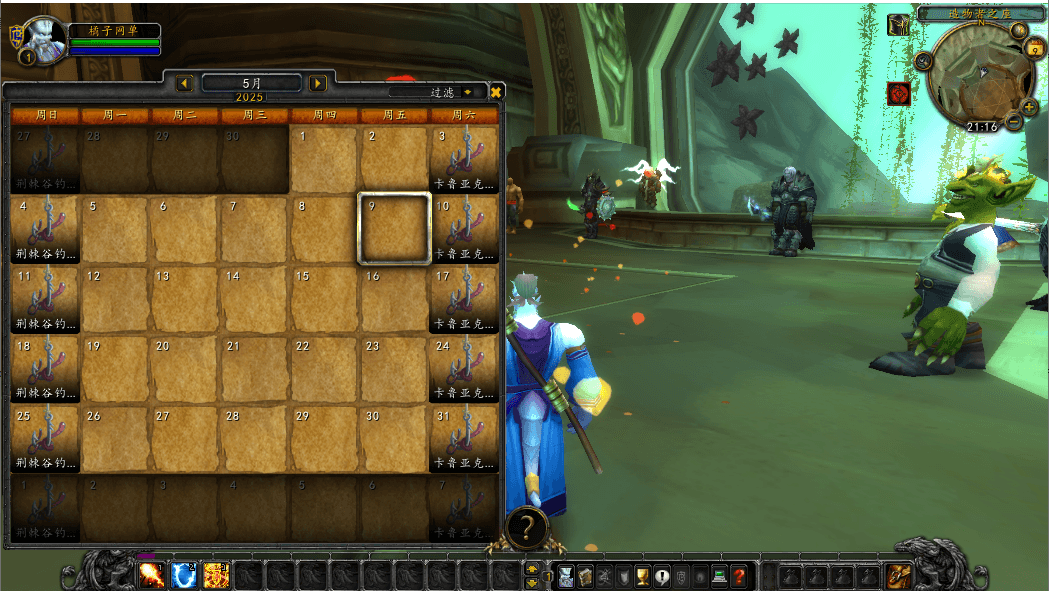Cast the fire spell on action bar
The height and width of the screenshot is (591, 1049).
coord(152,575)
